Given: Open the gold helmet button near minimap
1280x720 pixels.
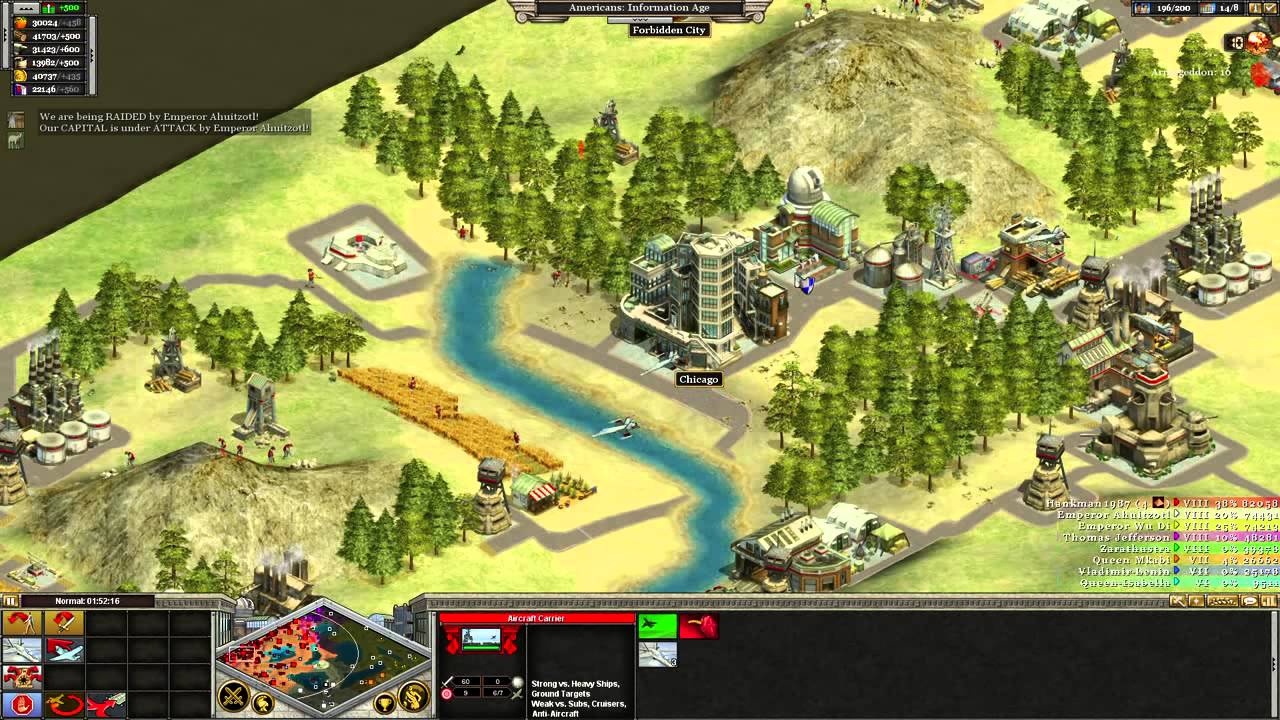Looking at the screenshot, I should pyautogui.click(x=264, y=704).
